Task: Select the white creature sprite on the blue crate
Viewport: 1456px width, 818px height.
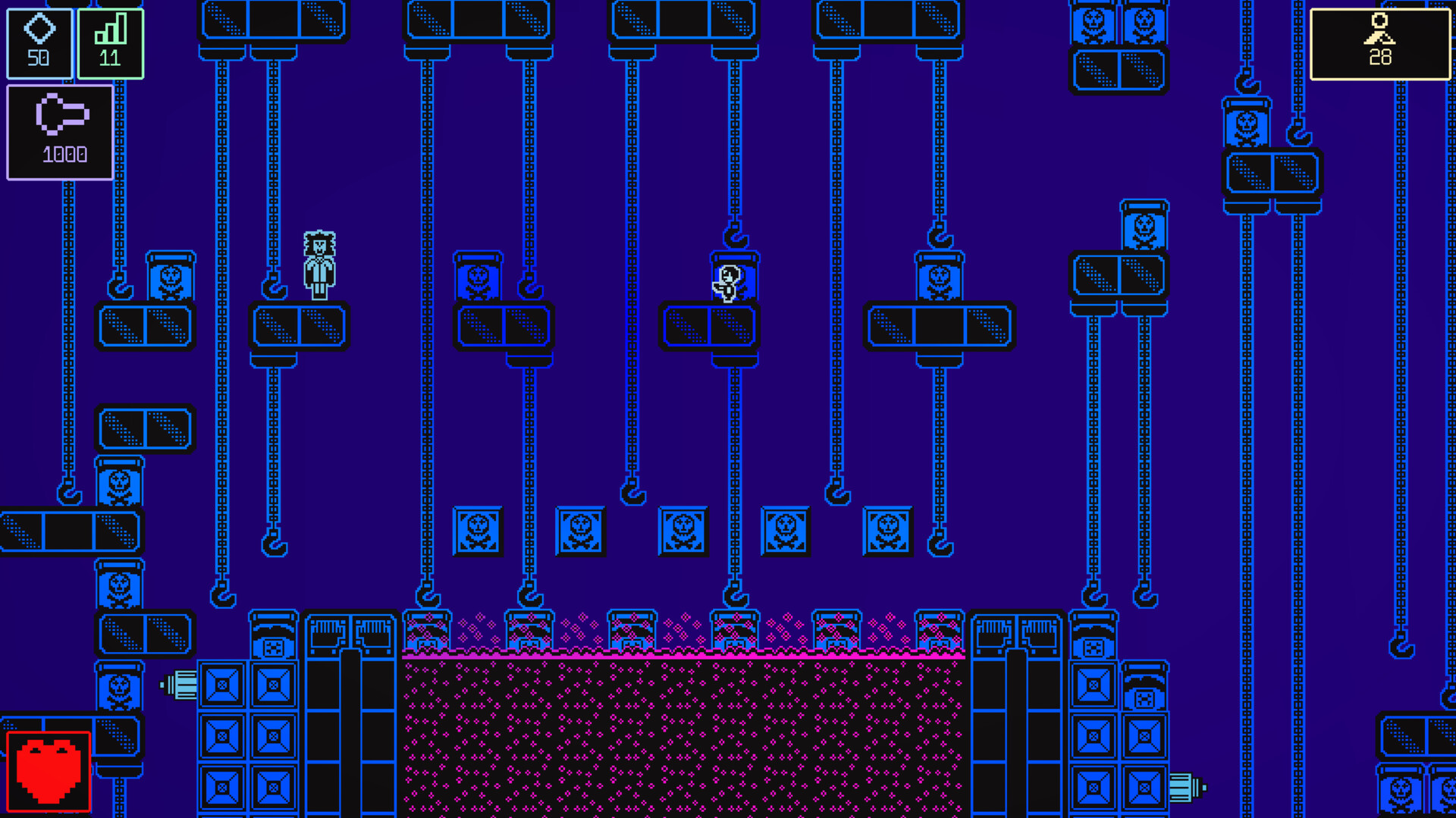Action: 726,284
